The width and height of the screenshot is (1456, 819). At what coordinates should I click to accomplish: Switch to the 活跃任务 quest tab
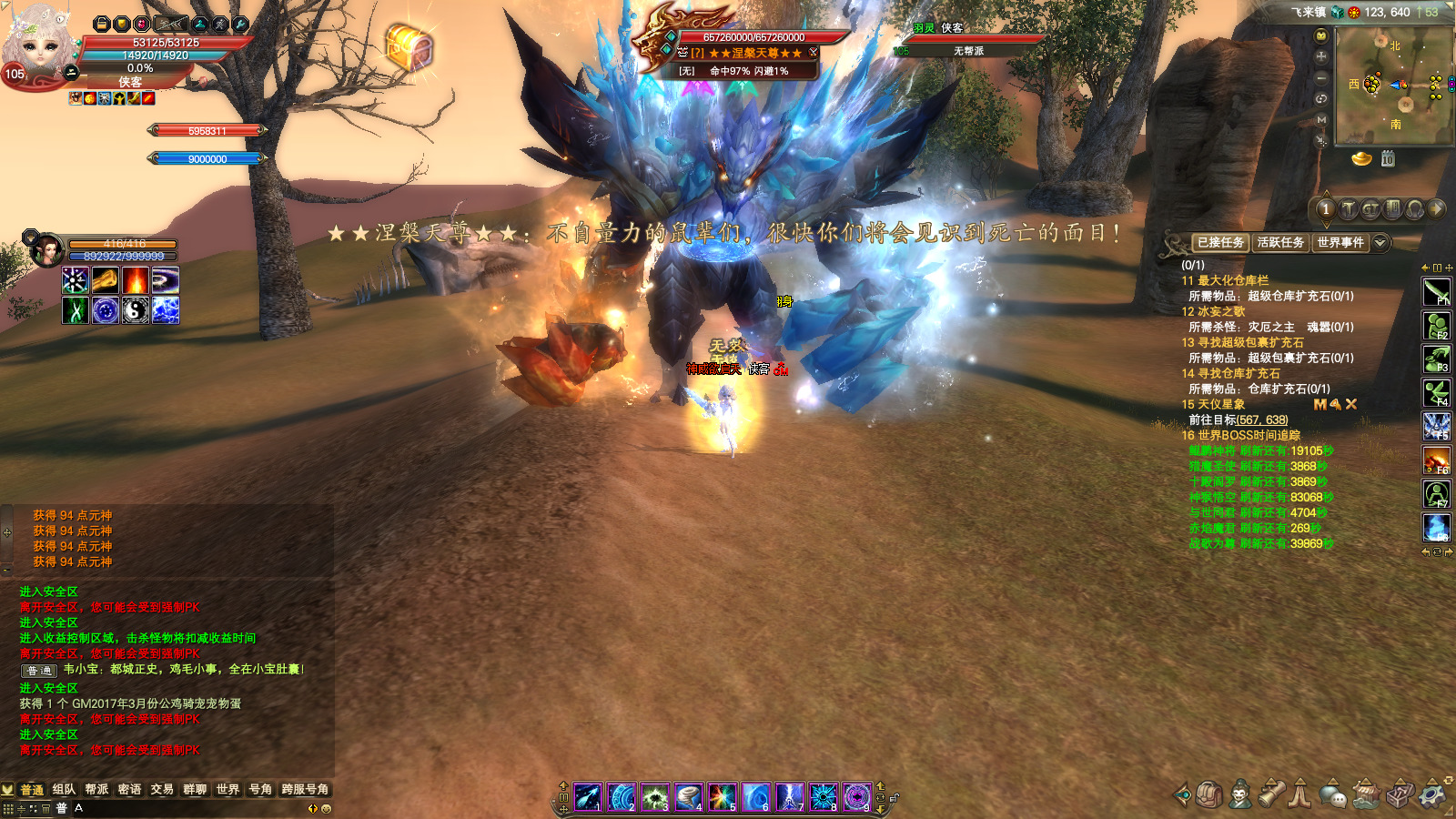click(x=1280, y=243)
